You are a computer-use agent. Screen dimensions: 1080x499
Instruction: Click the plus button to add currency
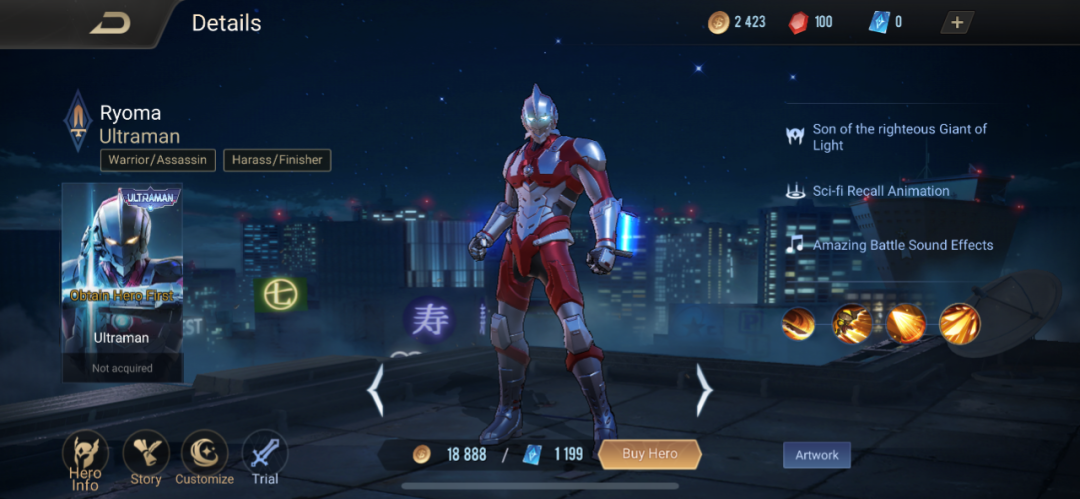point(956,22)
